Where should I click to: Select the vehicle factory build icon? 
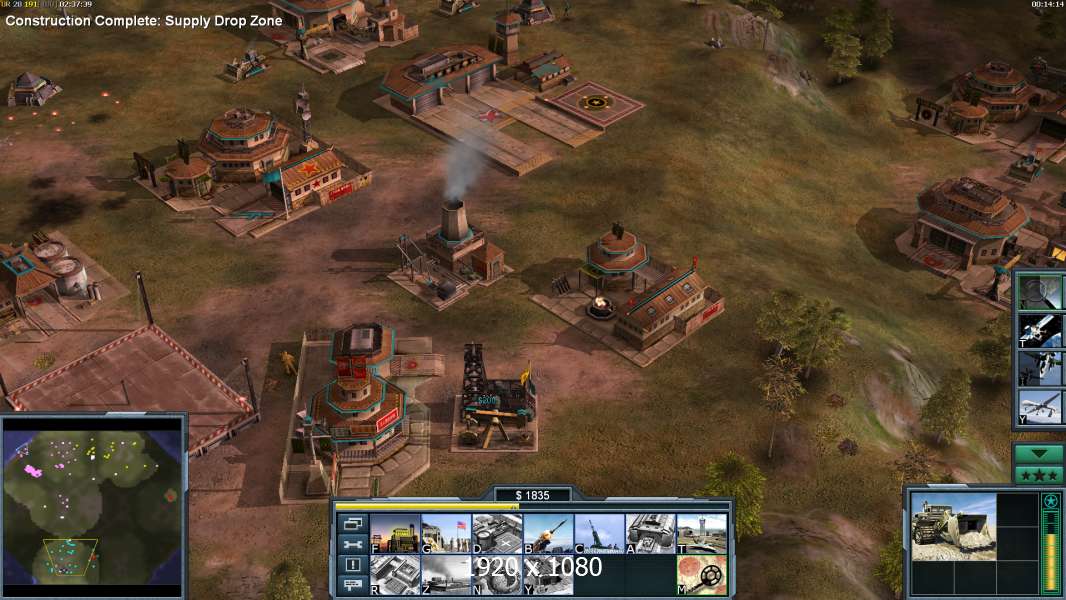coord(650,533)
